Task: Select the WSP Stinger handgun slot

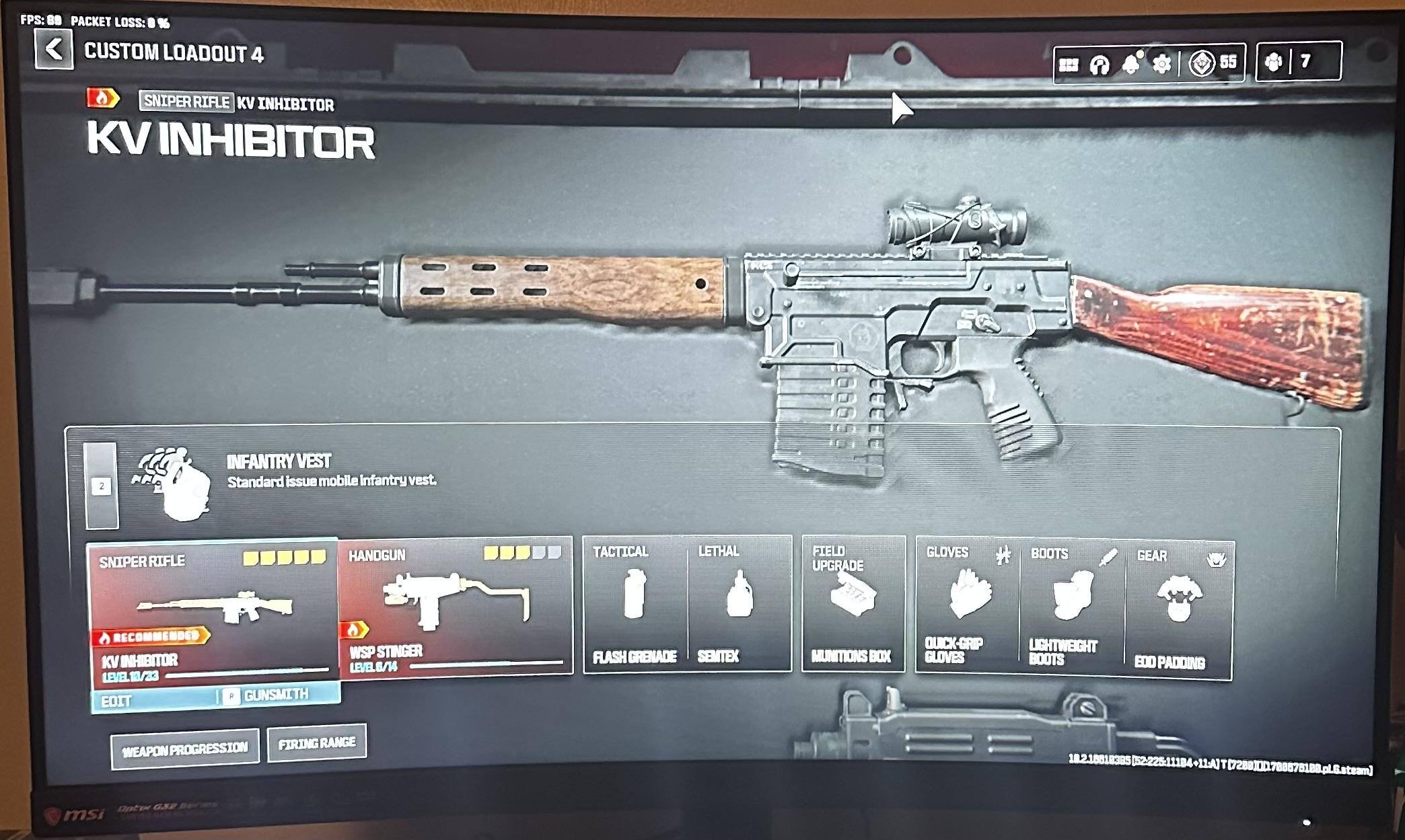Action: [455, 605]
